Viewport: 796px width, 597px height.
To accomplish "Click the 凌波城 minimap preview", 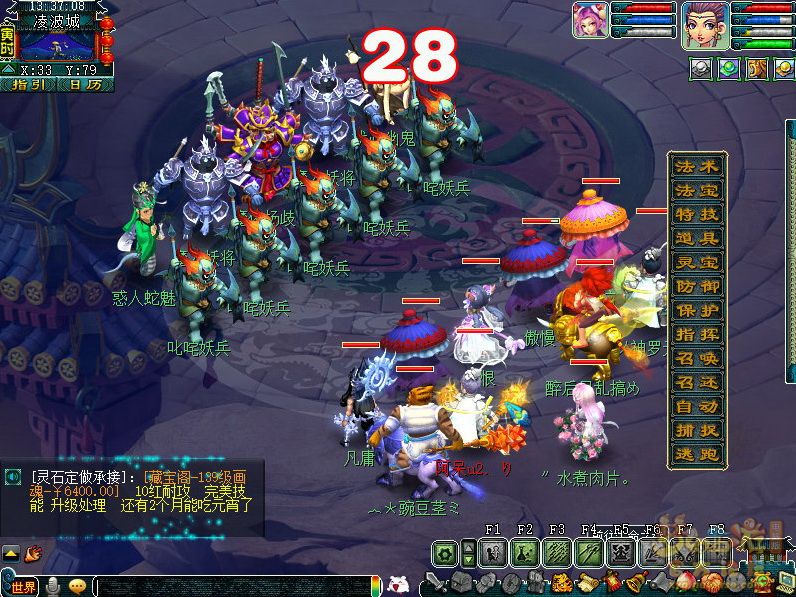I will pos(58,45).
